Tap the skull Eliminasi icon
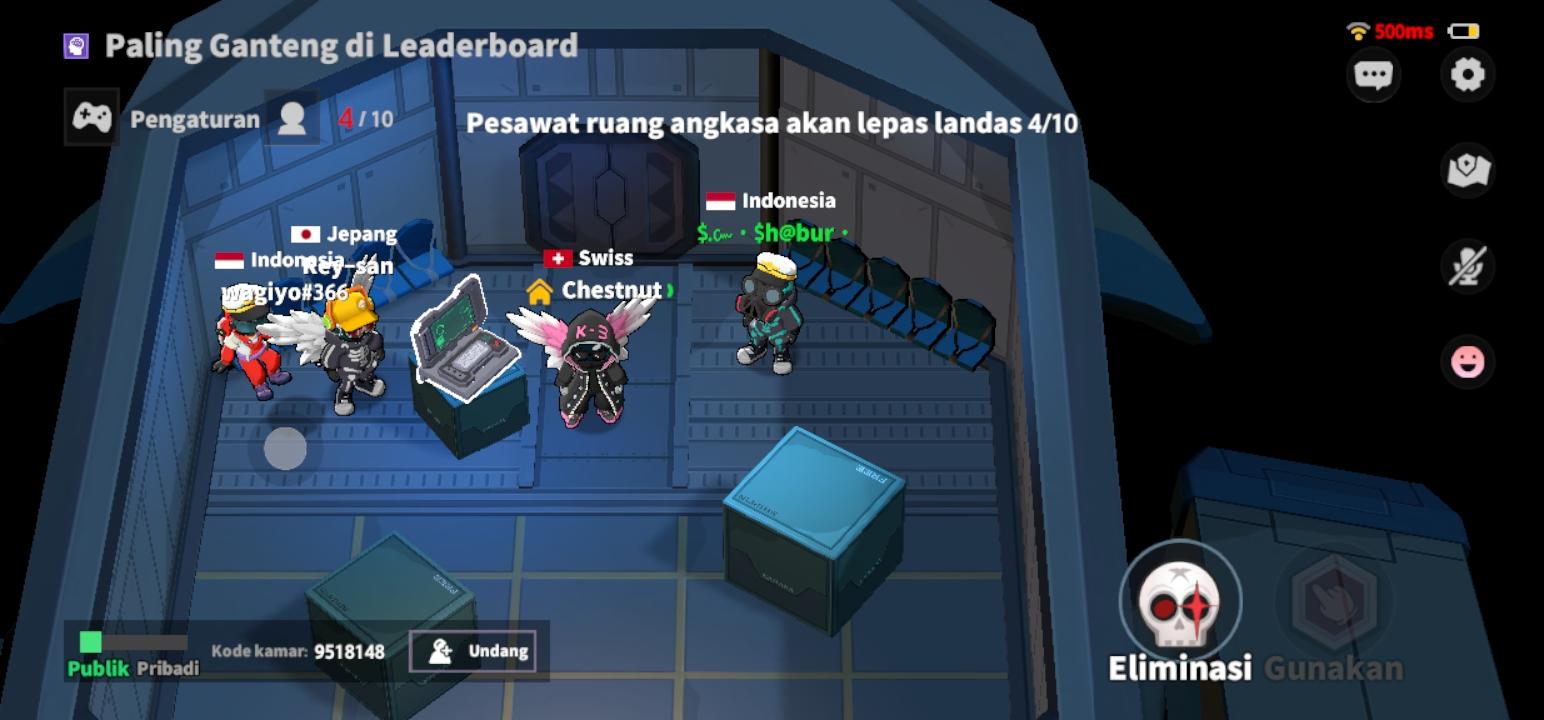The image size is (1544, 720). click(1180, 600)
